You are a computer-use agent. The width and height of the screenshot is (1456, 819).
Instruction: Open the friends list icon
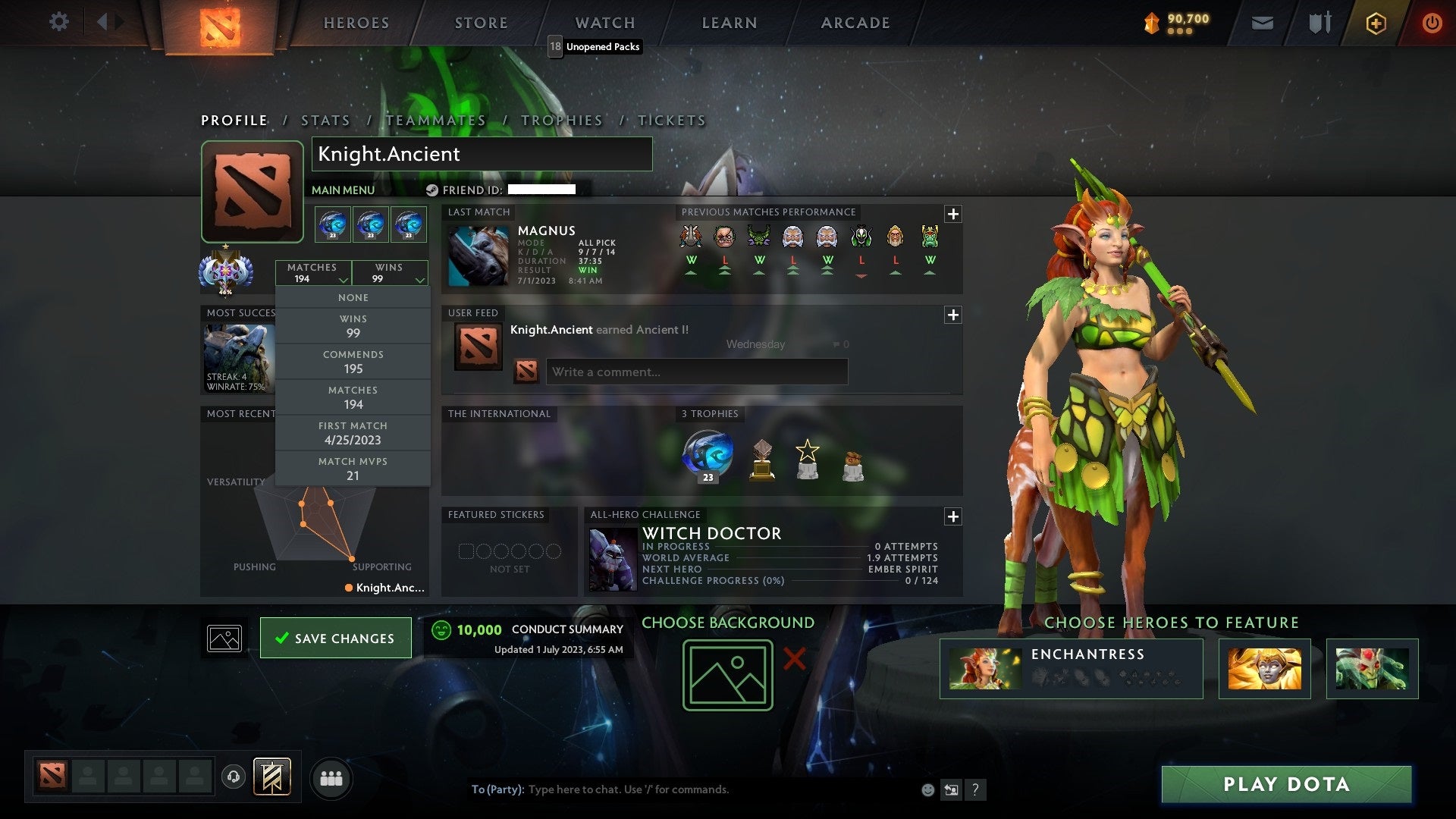331,777
